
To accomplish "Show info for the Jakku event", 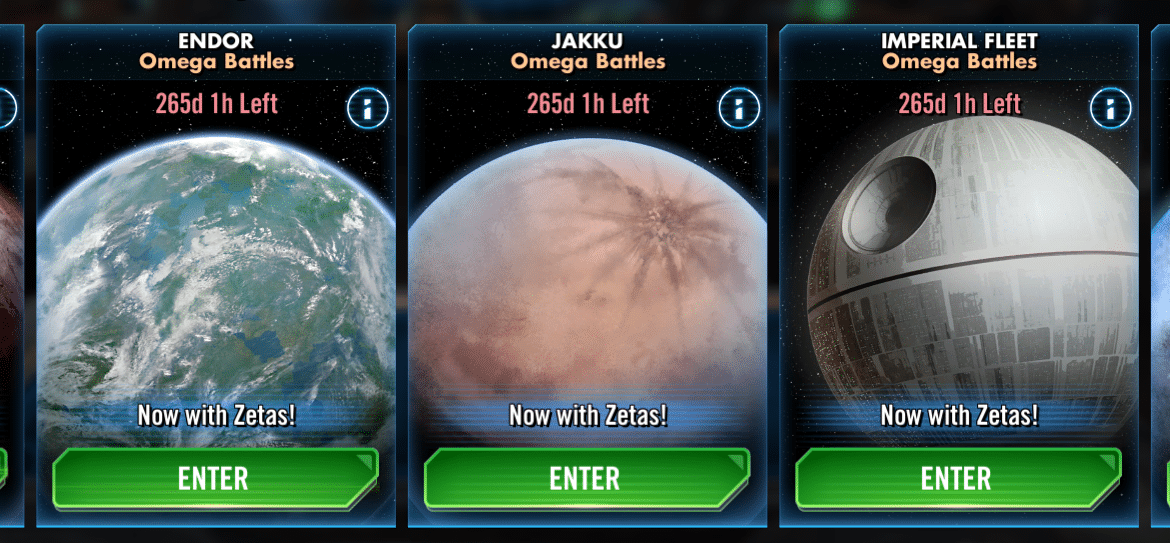I will [738, 108].
